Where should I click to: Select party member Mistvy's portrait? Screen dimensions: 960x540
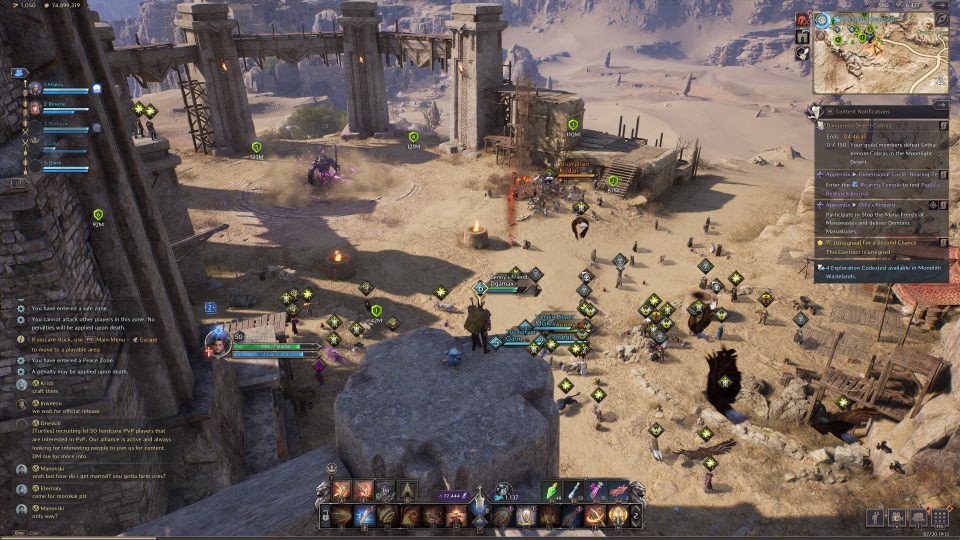click(x=36, y=87)
